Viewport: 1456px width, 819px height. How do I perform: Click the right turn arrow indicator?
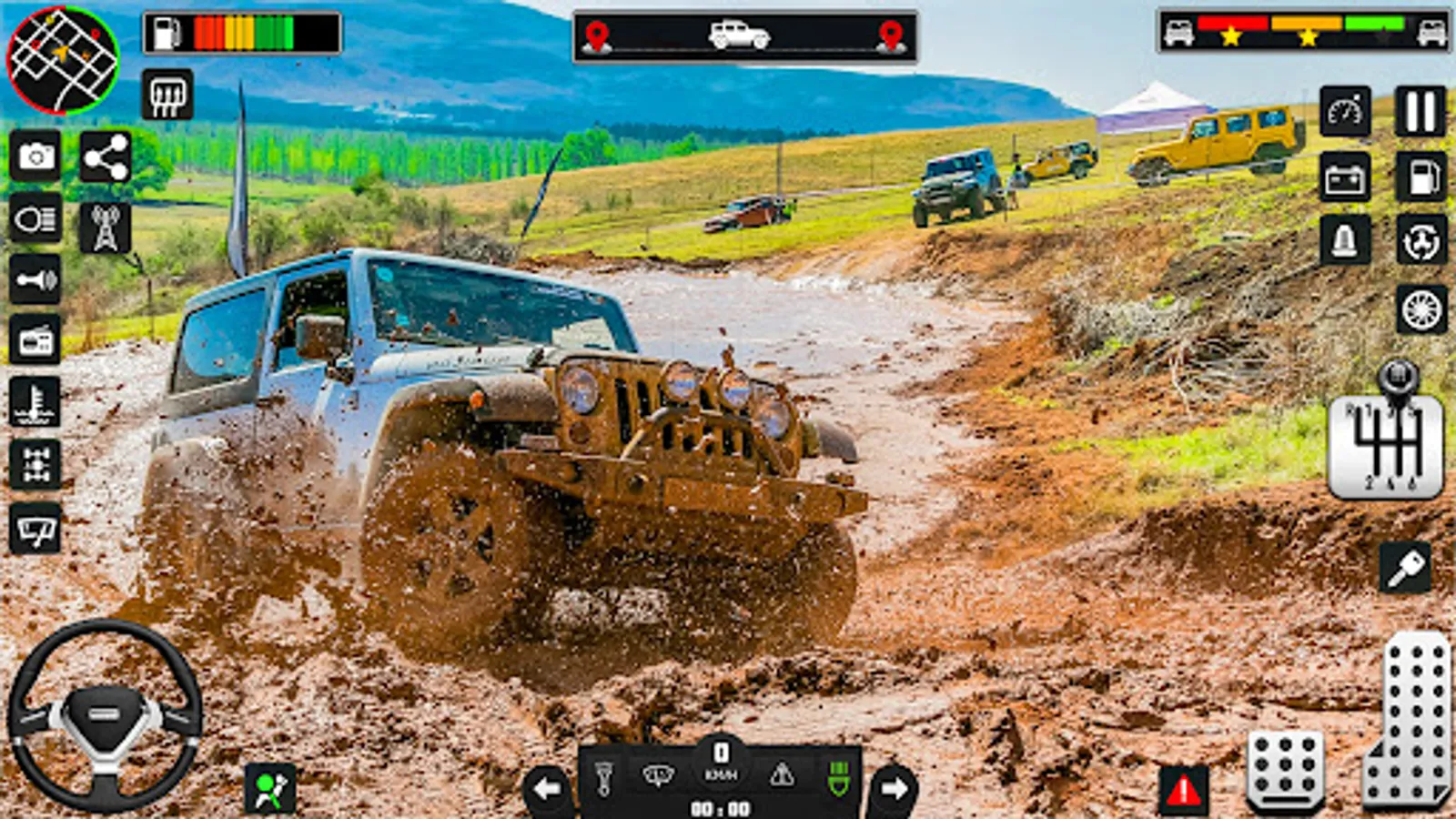[894, 788]
